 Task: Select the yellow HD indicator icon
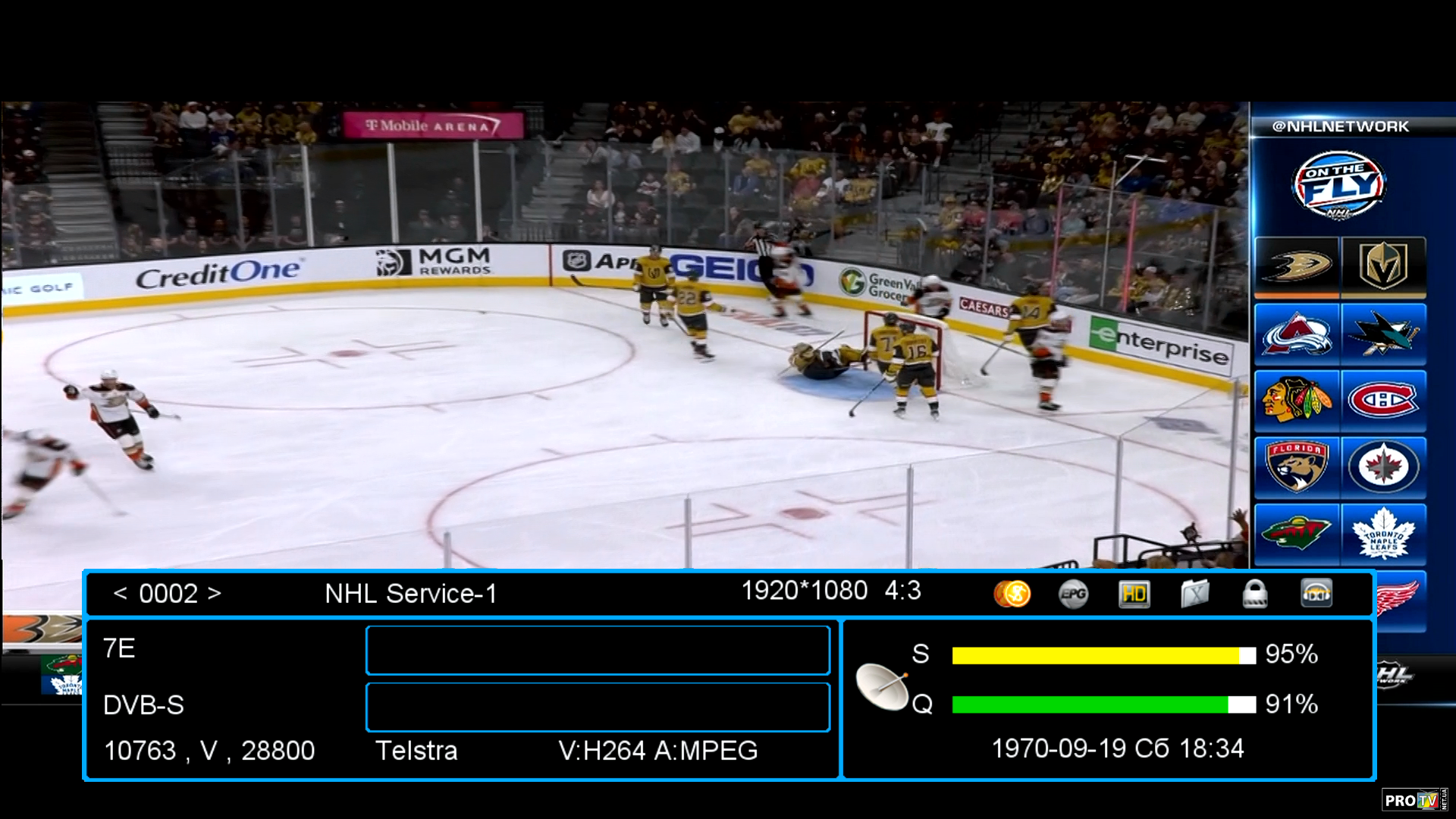coord(1134,594)
